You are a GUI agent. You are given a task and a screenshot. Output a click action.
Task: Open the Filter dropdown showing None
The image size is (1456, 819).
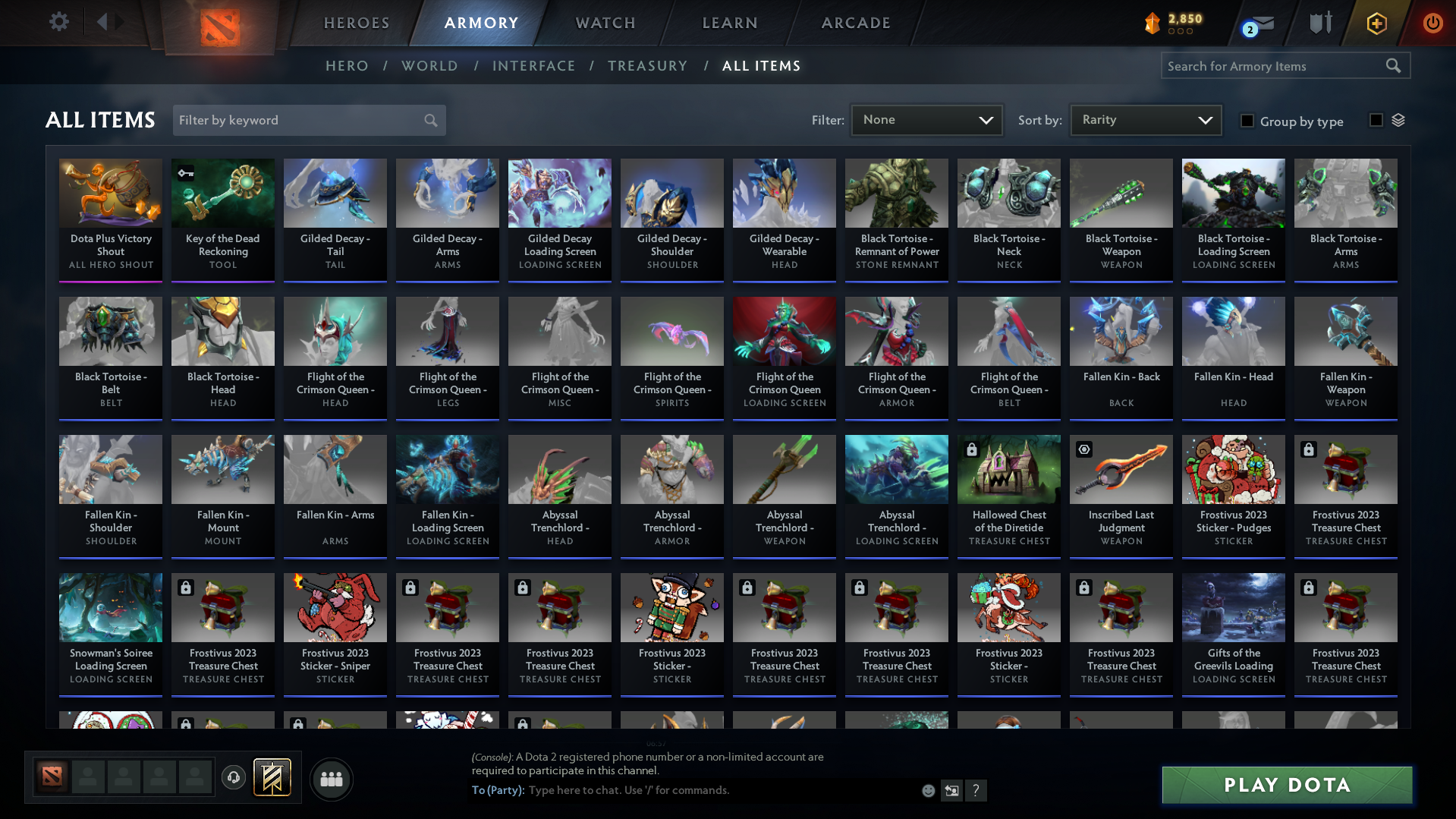tap(926, 120)
